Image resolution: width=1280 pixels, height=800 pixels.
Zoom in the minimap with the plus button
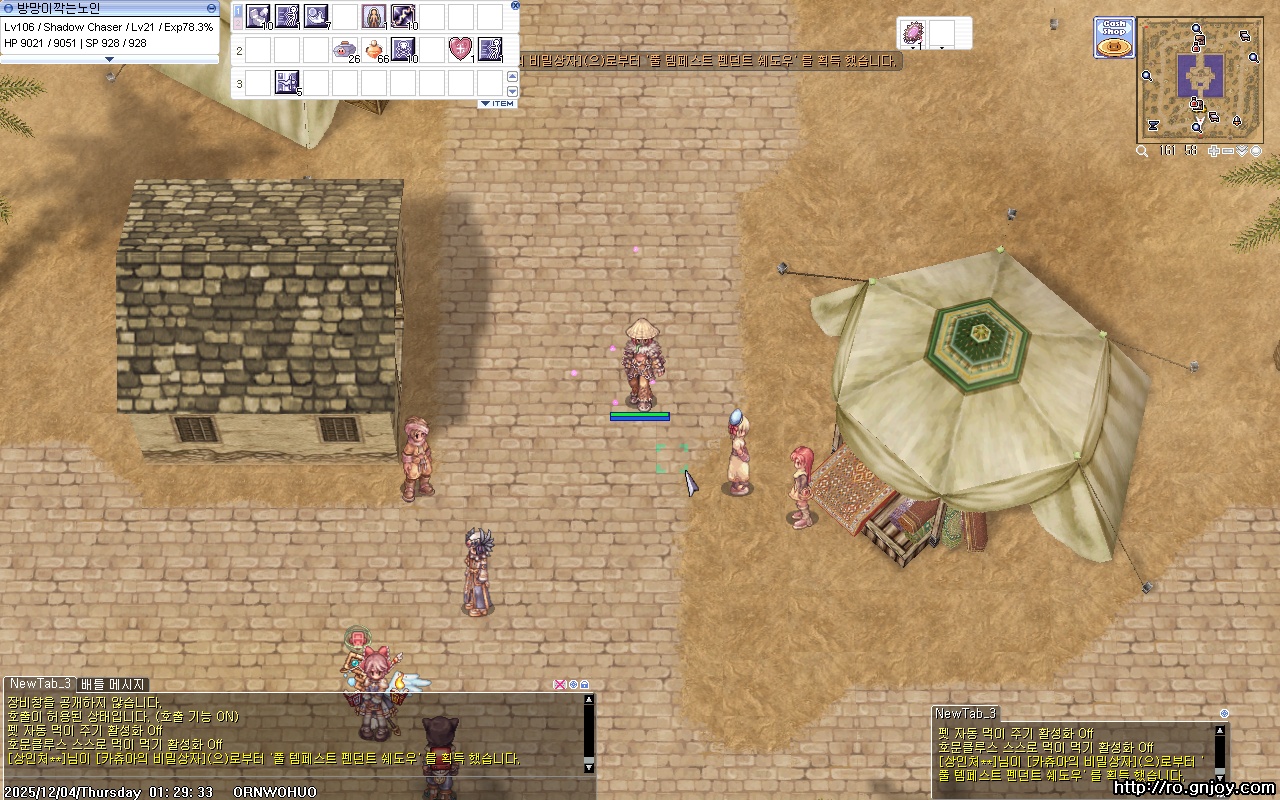click(x=1213, y=151)
